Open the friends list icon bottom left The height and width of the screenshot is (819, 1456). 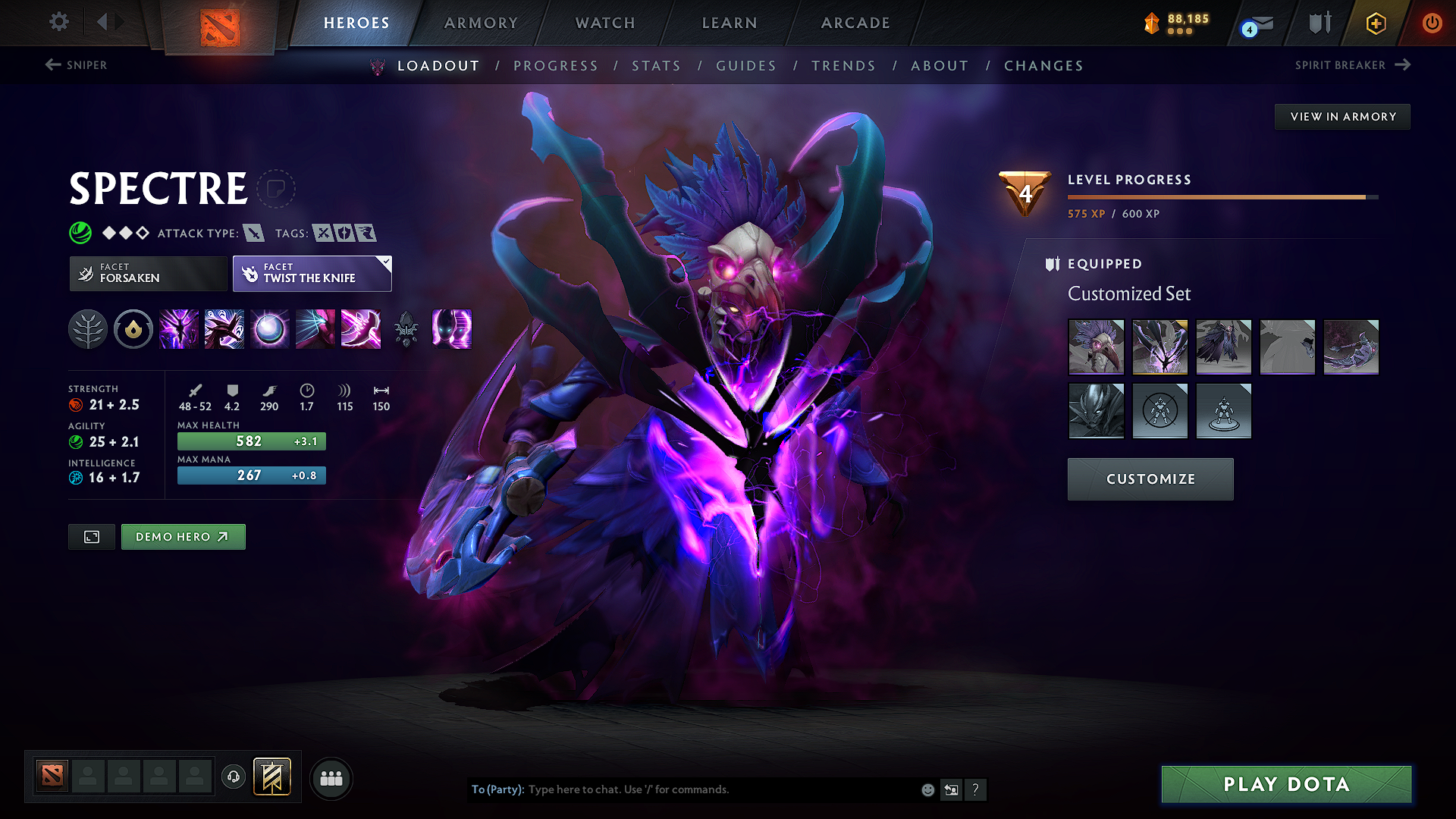[331, 778]
